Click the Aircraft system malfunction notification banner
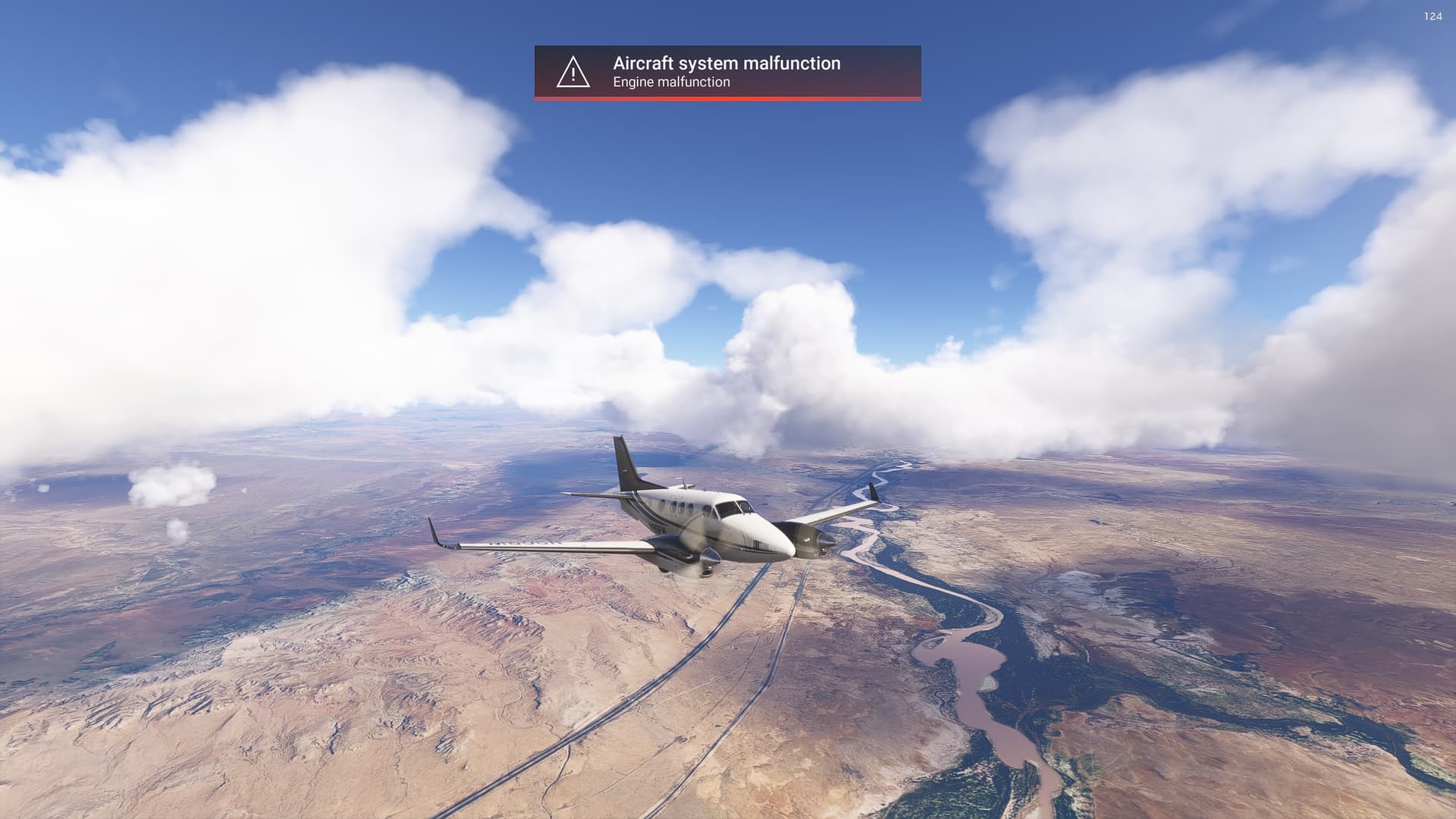This screenshot has height=819, width=1456. [x=727, y=72]
